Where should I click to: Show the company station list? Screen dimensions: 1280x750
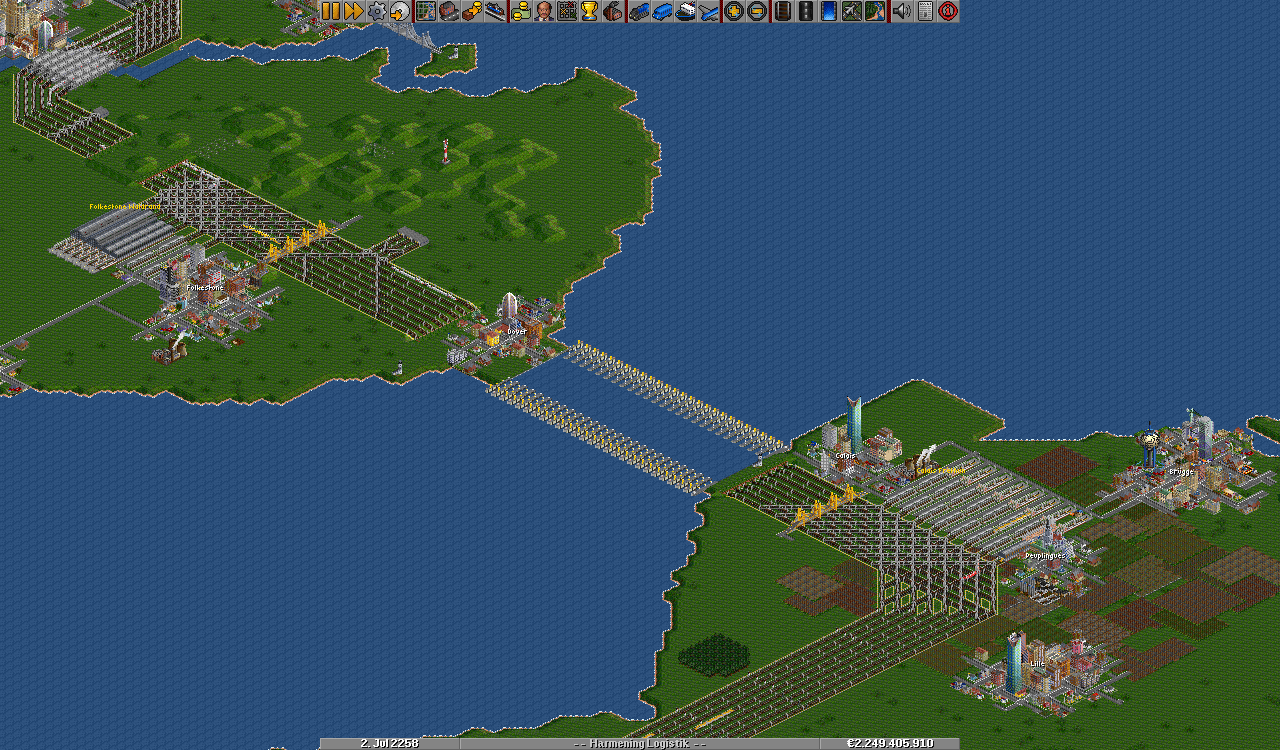(496, 11)
